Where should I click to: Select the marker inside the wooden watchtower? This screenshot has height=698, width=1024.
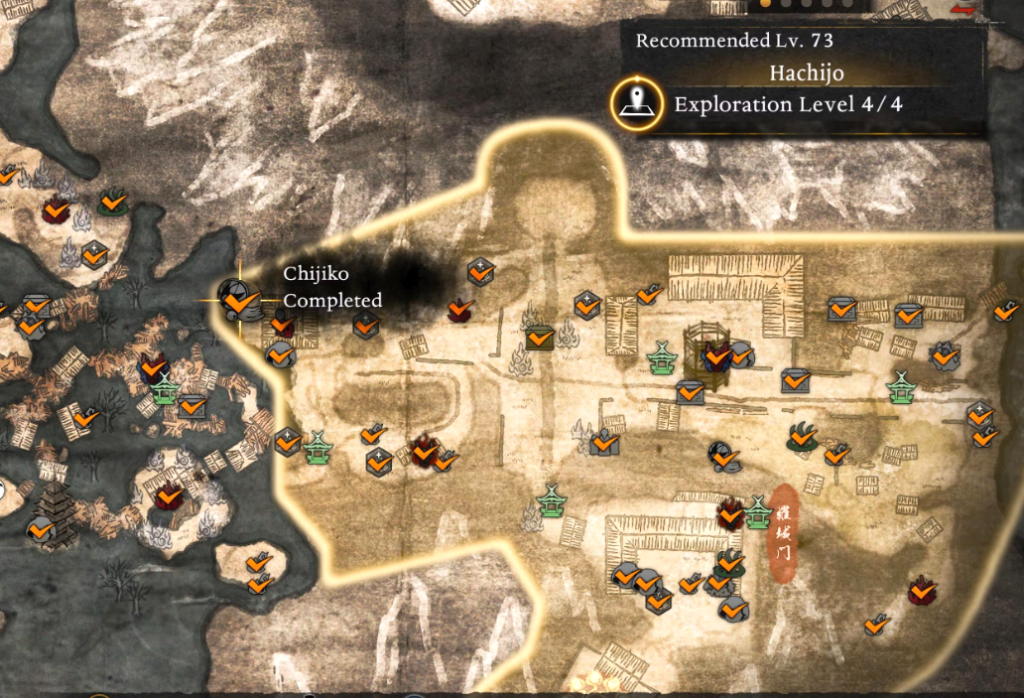coord(716,354)
